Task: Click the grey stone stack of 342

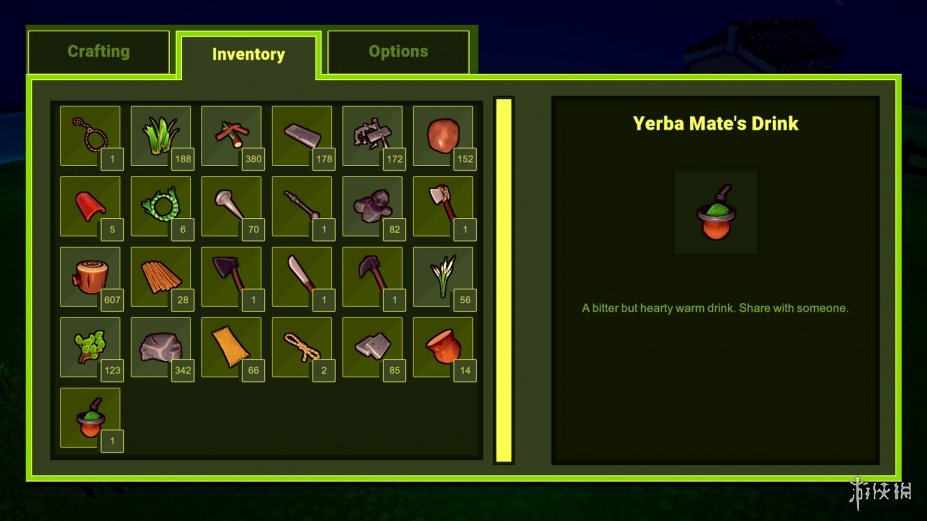Action: (x=161, y=347)
